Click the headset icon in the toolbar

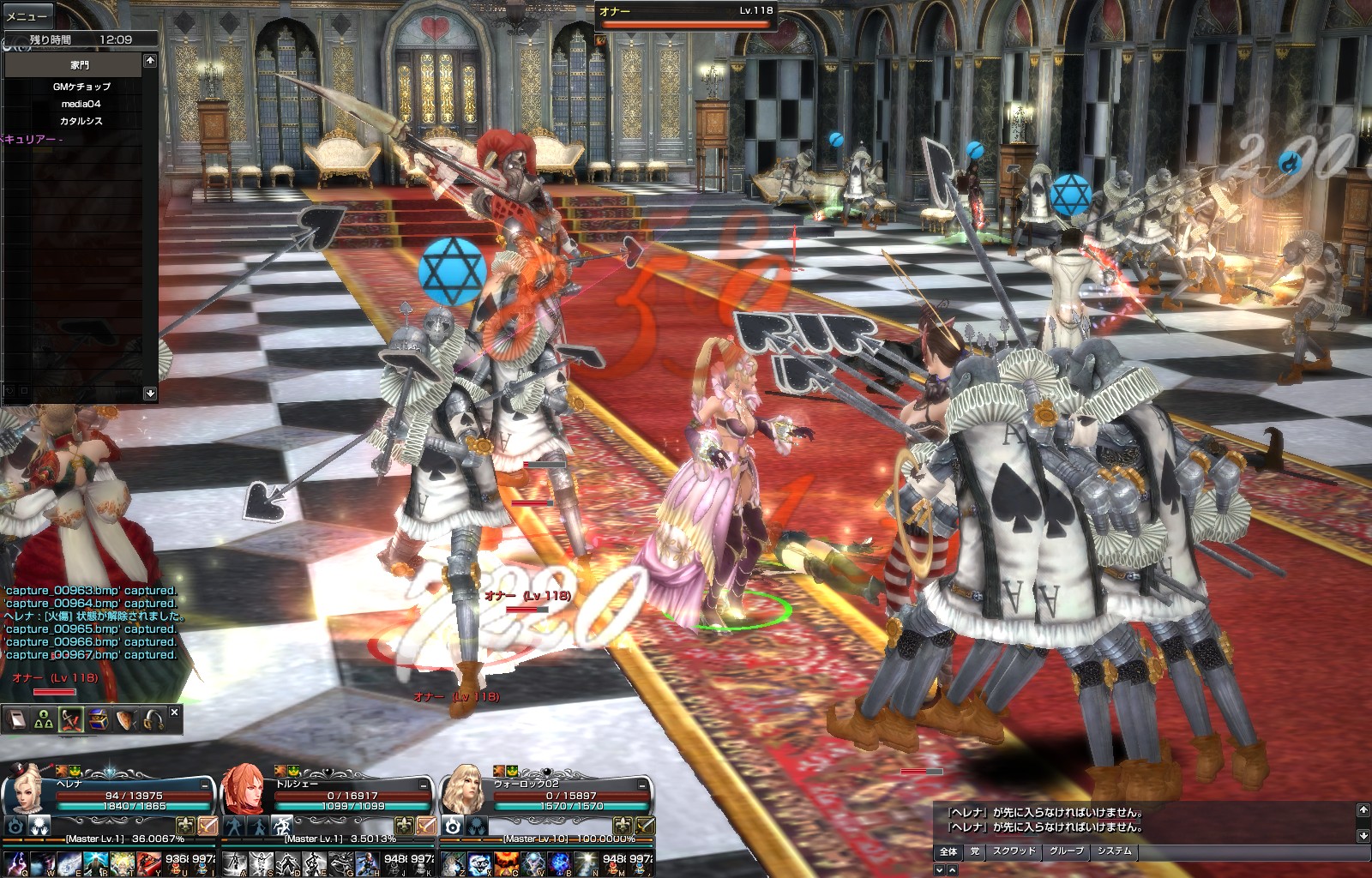[x=153, y=719]
